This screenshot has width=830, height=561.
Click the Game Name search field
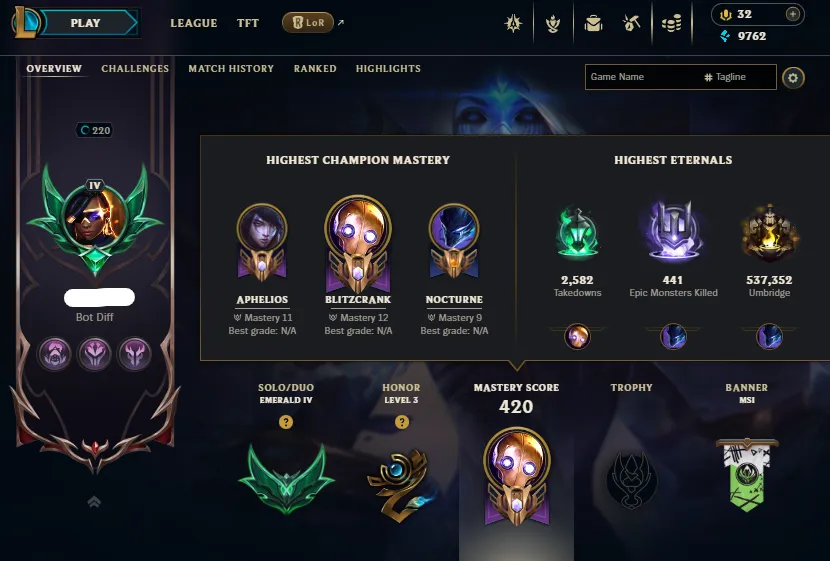click(x=640, y=77)
